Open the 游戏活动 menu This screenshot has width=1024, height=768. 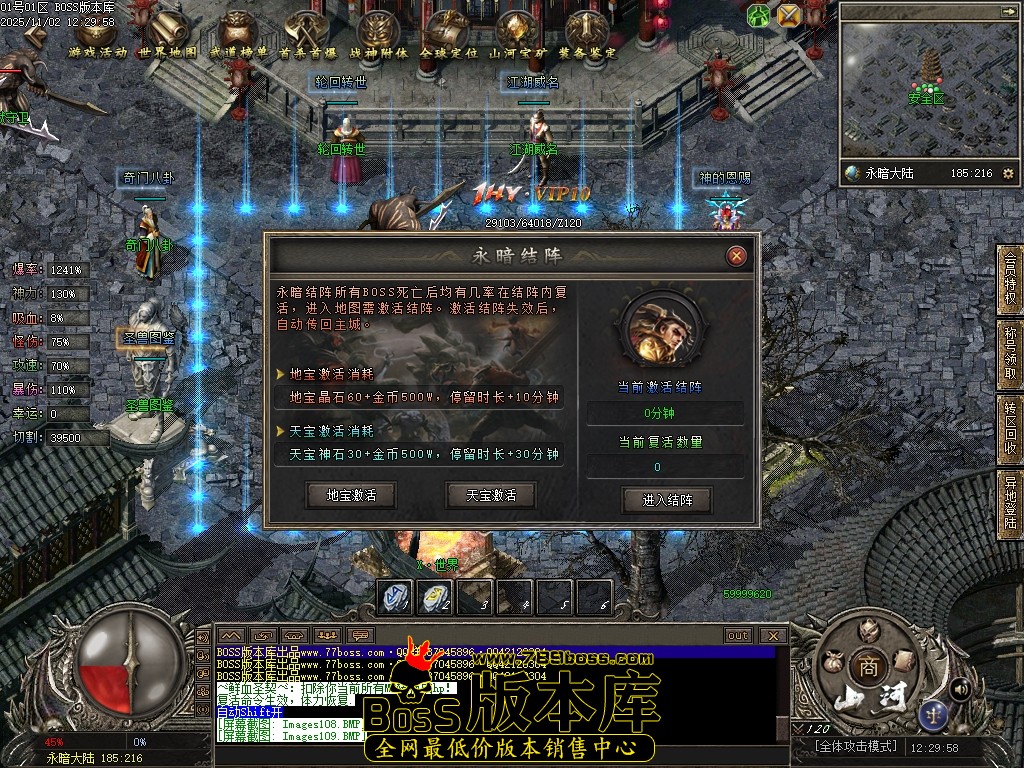[96, 37]
